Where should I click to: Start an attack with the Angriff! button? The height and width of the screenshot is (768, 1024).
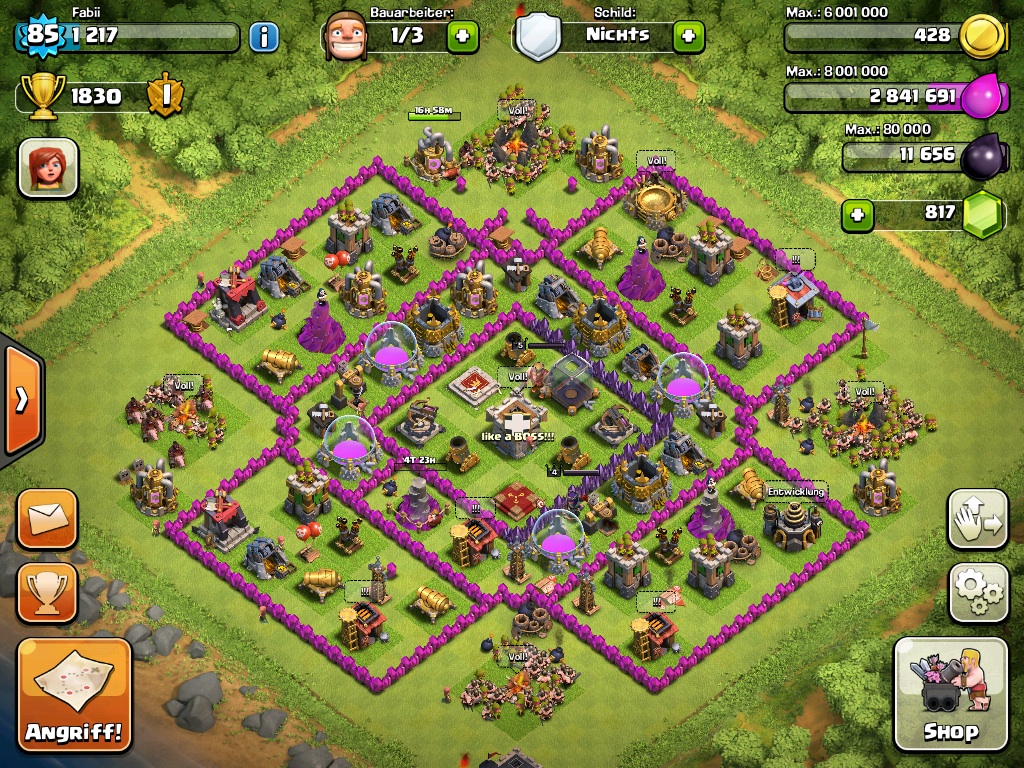[x=74, y=694]
